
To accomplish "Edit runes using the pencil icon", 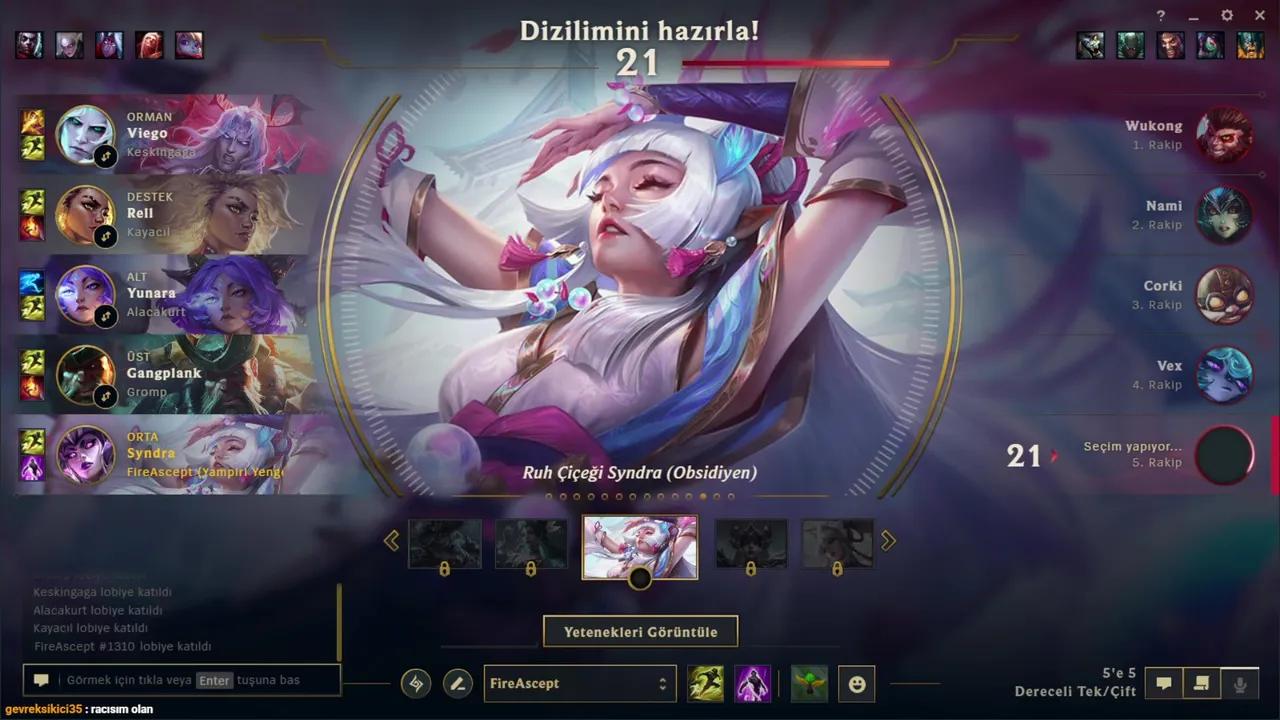I will pyautogui.click(x=458, y=683).
